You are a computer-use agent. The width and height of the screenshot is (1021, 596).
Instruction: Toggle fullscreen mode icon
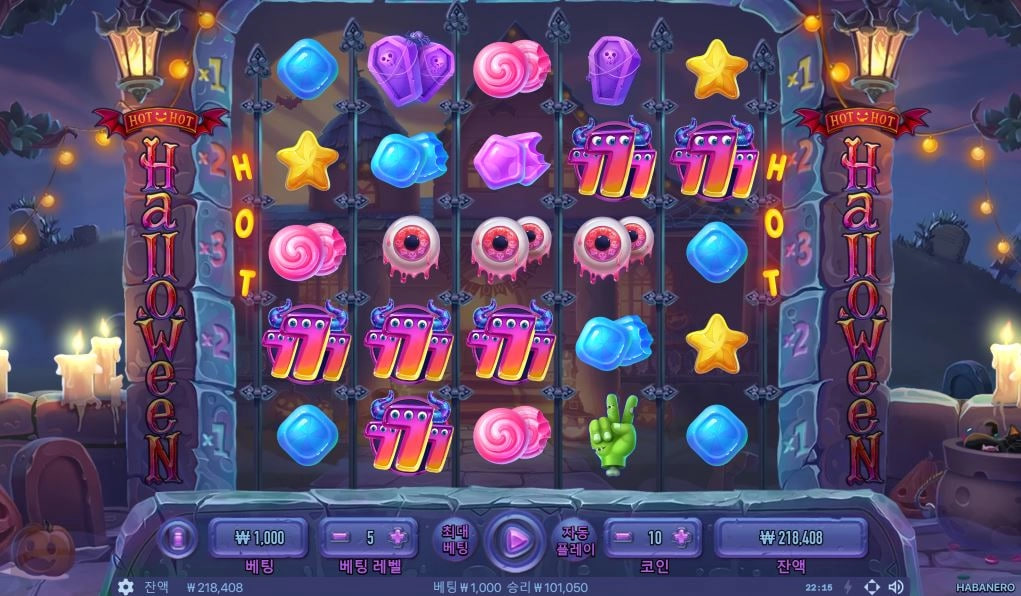pos(871,587)
